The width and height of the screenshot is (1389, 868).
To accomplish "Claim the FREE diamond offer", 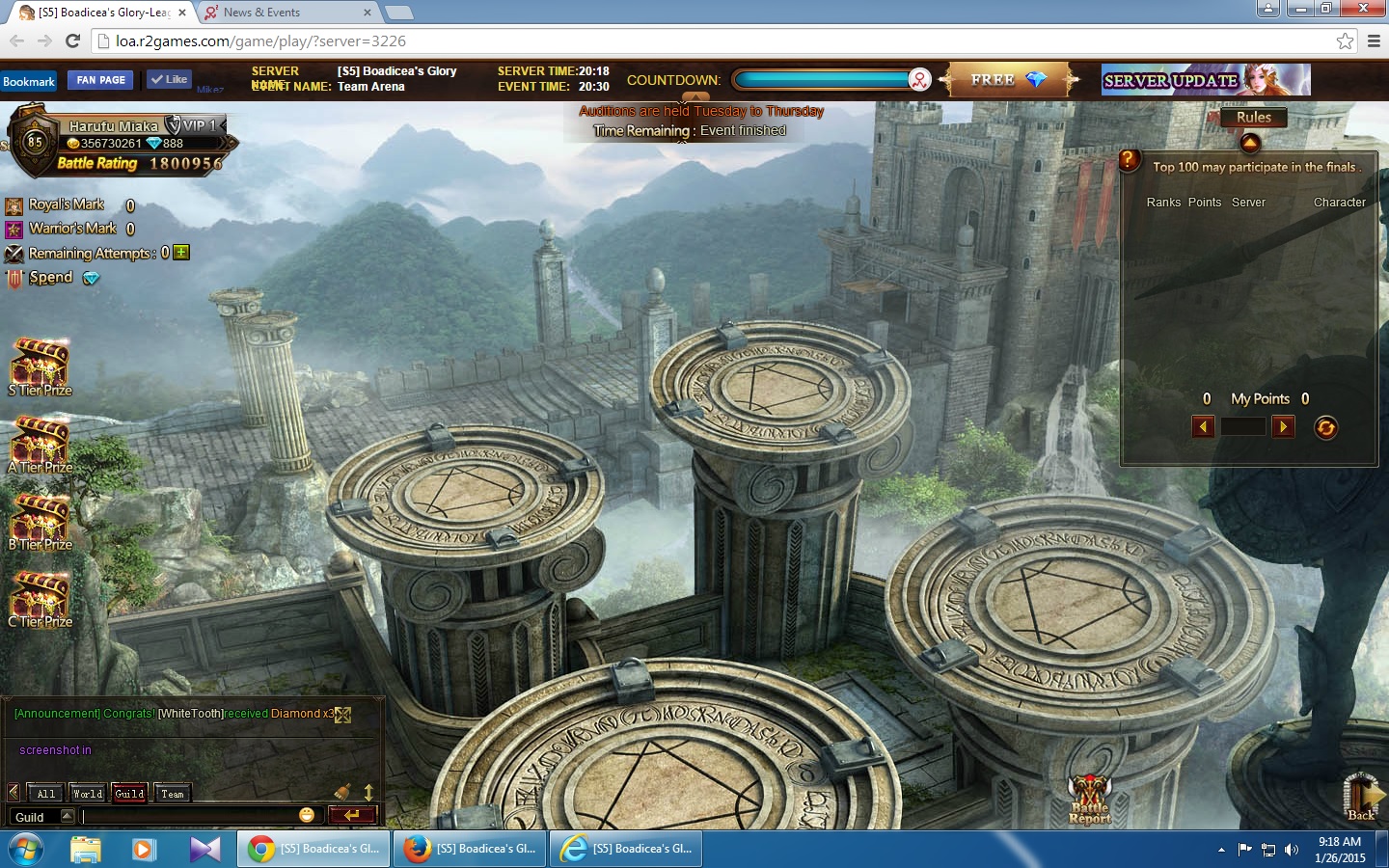I will (x=1008, y=80).
